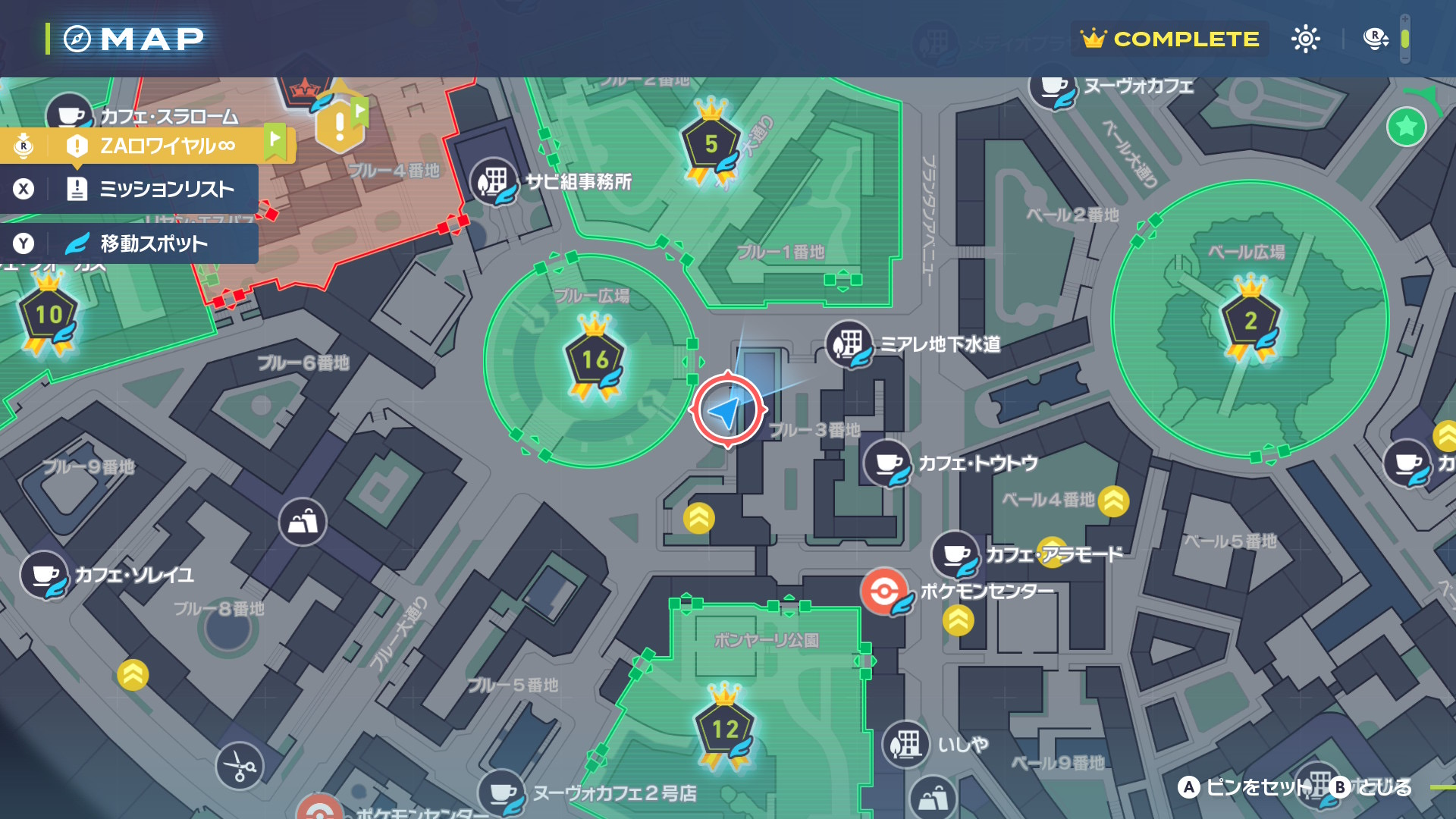Image resolution: width=1456 pixels, height=819 pixels.
Task: Toggle the sun daytime icon
Action: click(1305, 39)
